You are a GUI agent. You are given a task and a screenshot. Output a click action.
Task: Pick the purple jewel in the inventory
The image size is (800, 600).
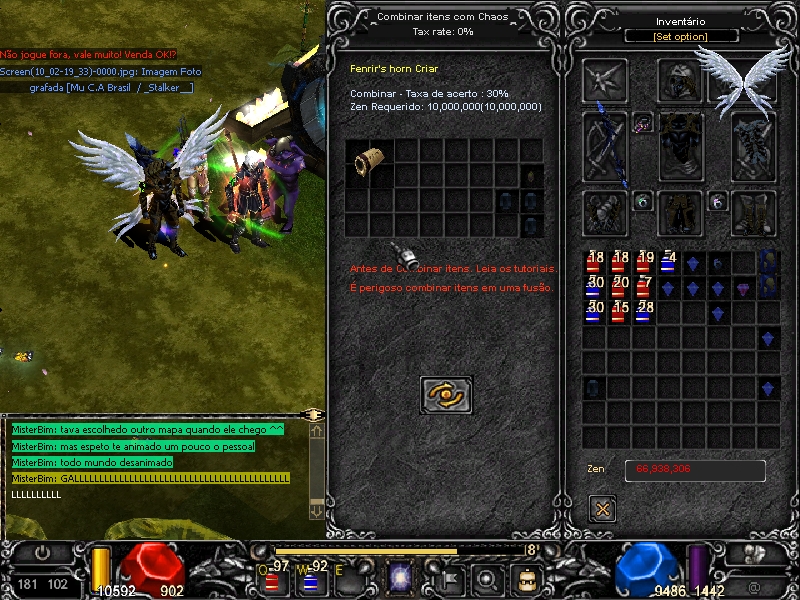pos(743,289)
